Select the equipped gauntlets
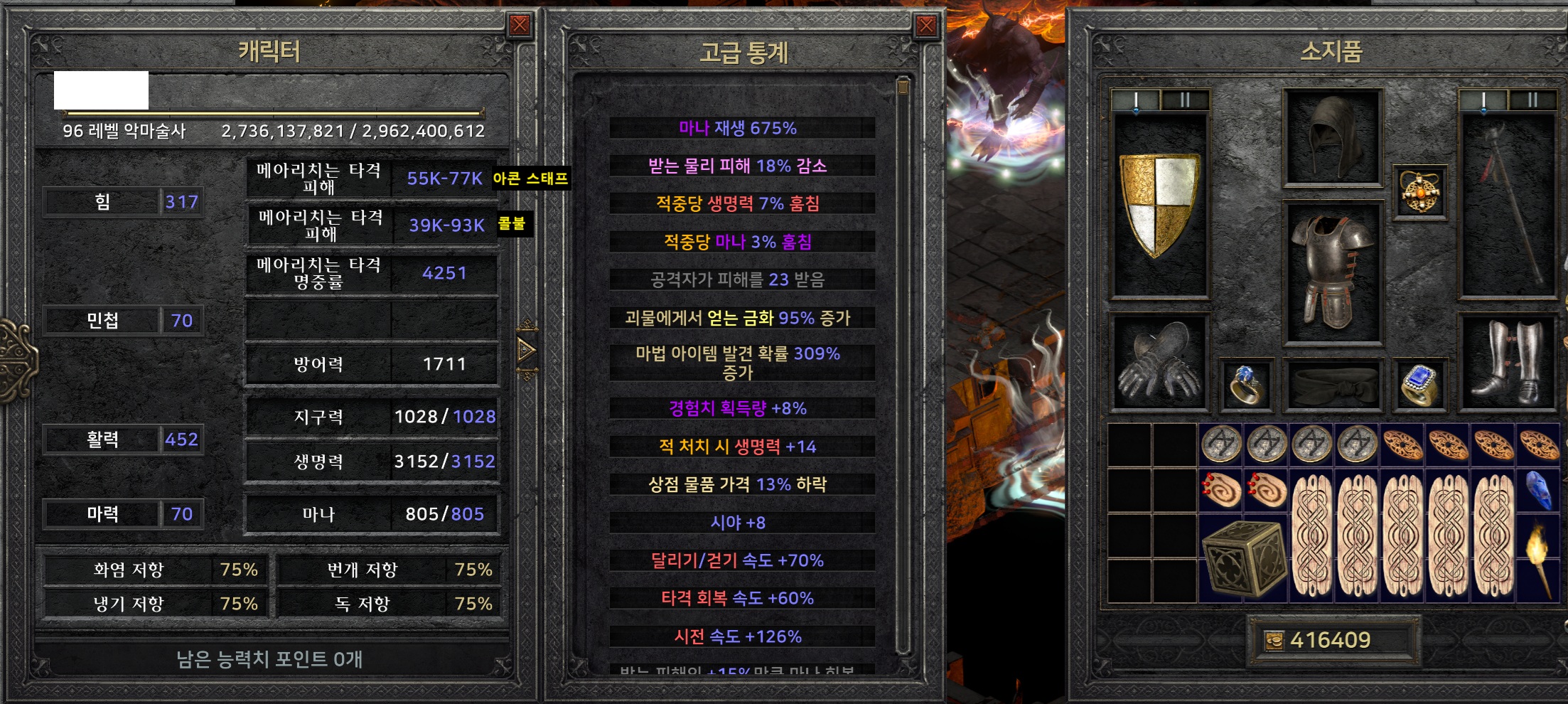1568x704 pixels. pos(1159,363)
